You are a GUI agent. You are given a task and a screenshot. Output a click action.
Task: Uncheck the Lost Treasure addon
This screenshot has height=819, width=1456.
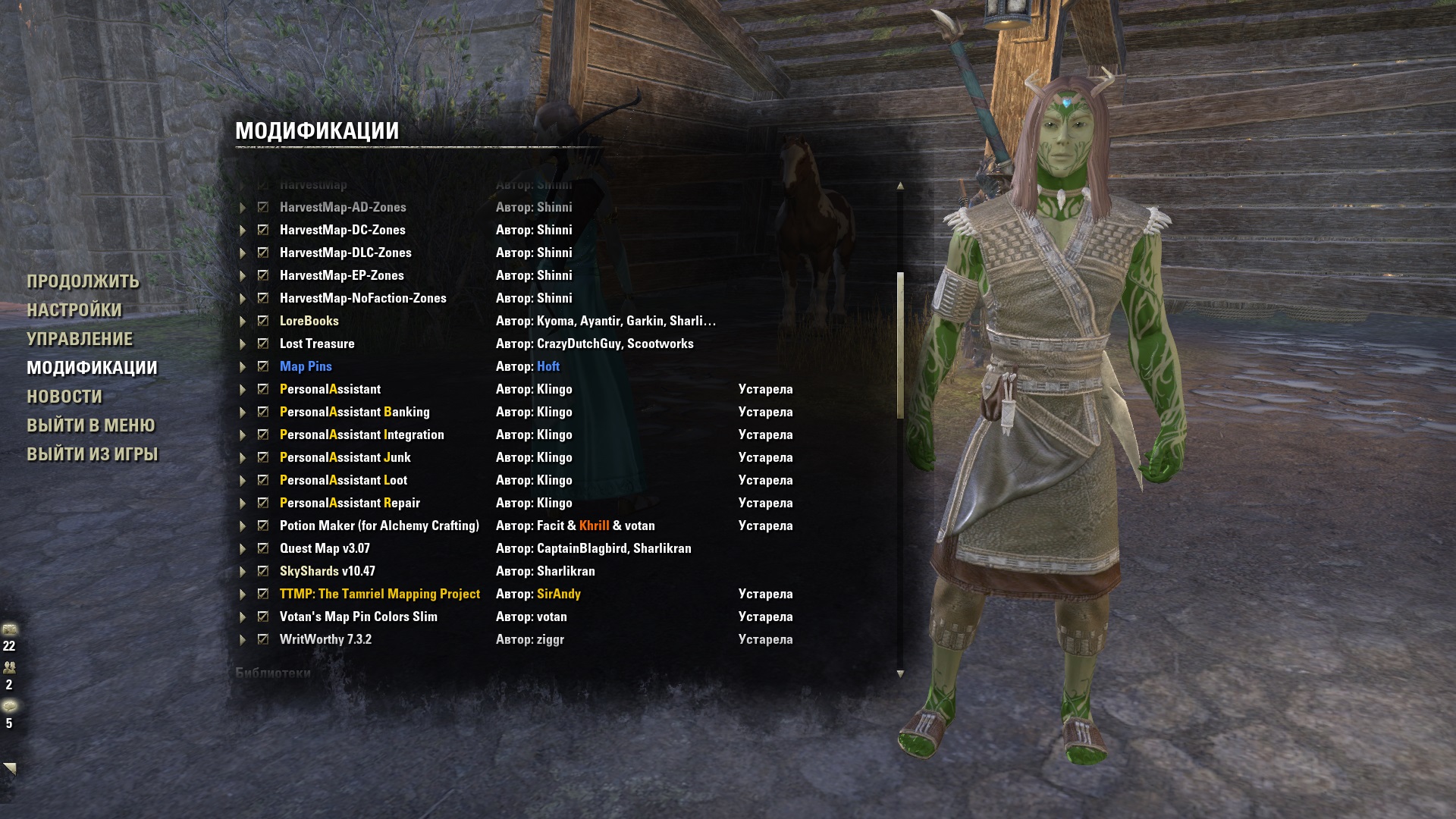pos(263,344)
